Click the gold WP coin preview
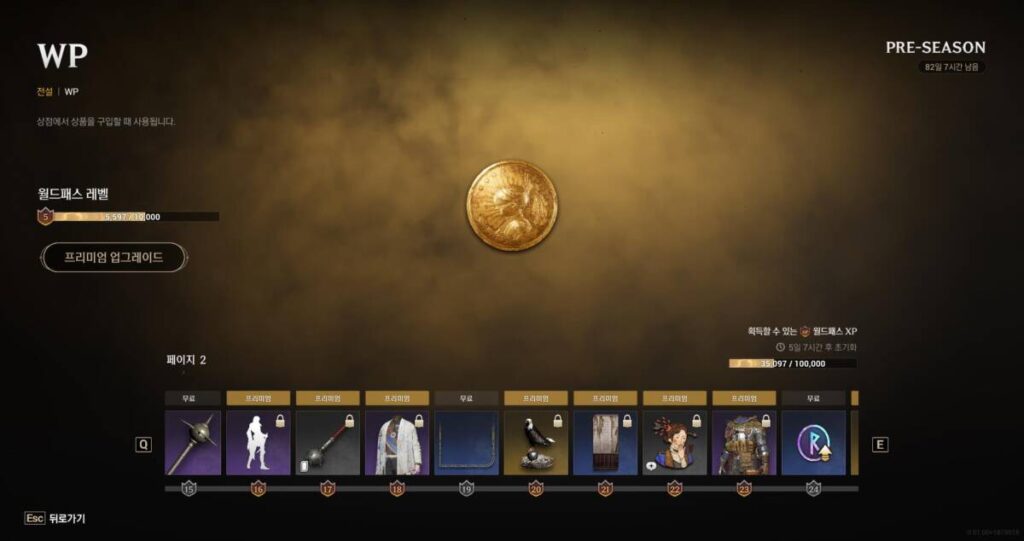This screenshot has width=1024, height=541. pyautogui.click(x=512, y=205)
